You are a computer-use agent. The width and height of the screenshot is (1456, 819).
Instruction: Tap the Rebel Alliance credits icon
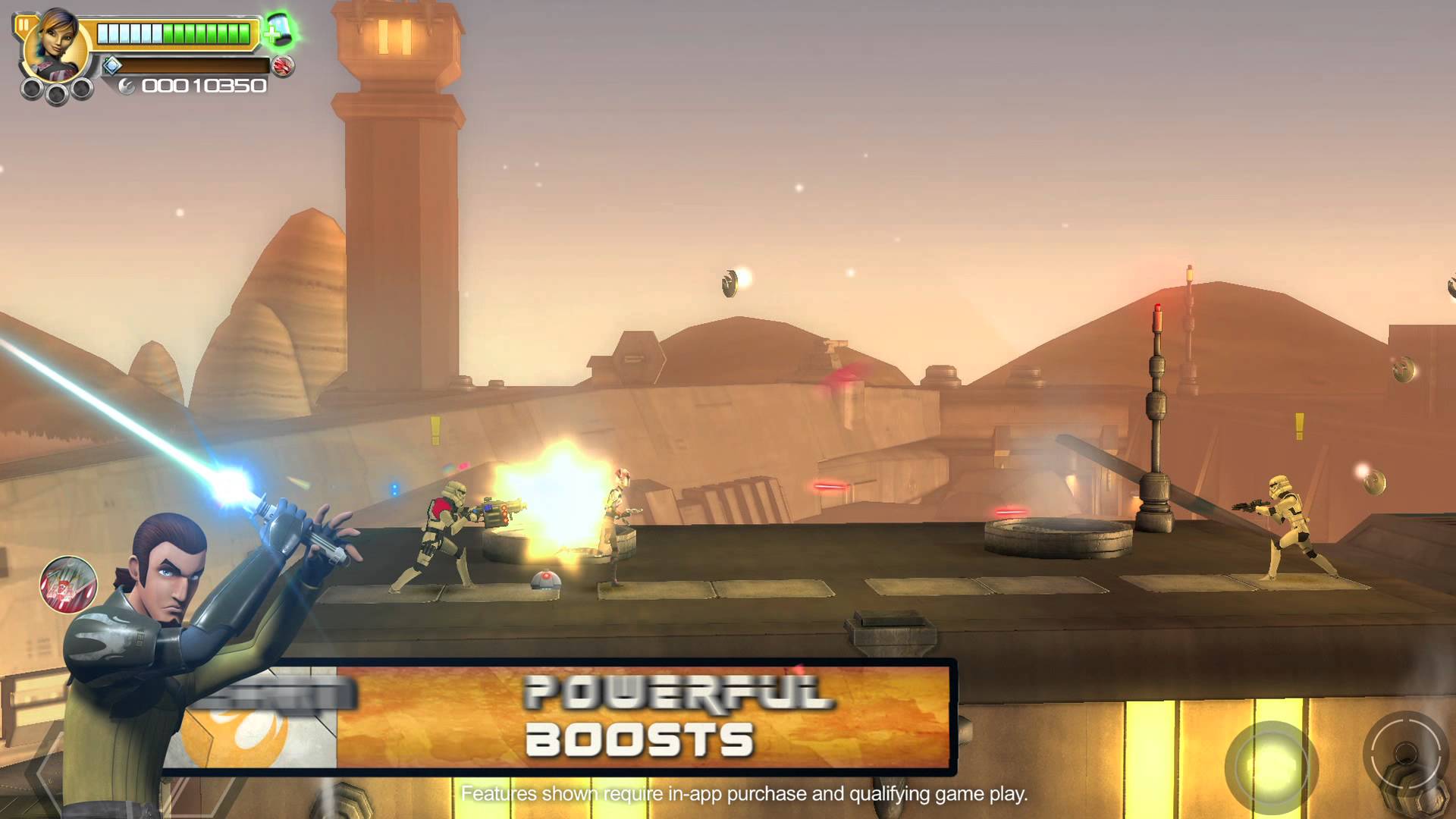(x=127, y=86)
